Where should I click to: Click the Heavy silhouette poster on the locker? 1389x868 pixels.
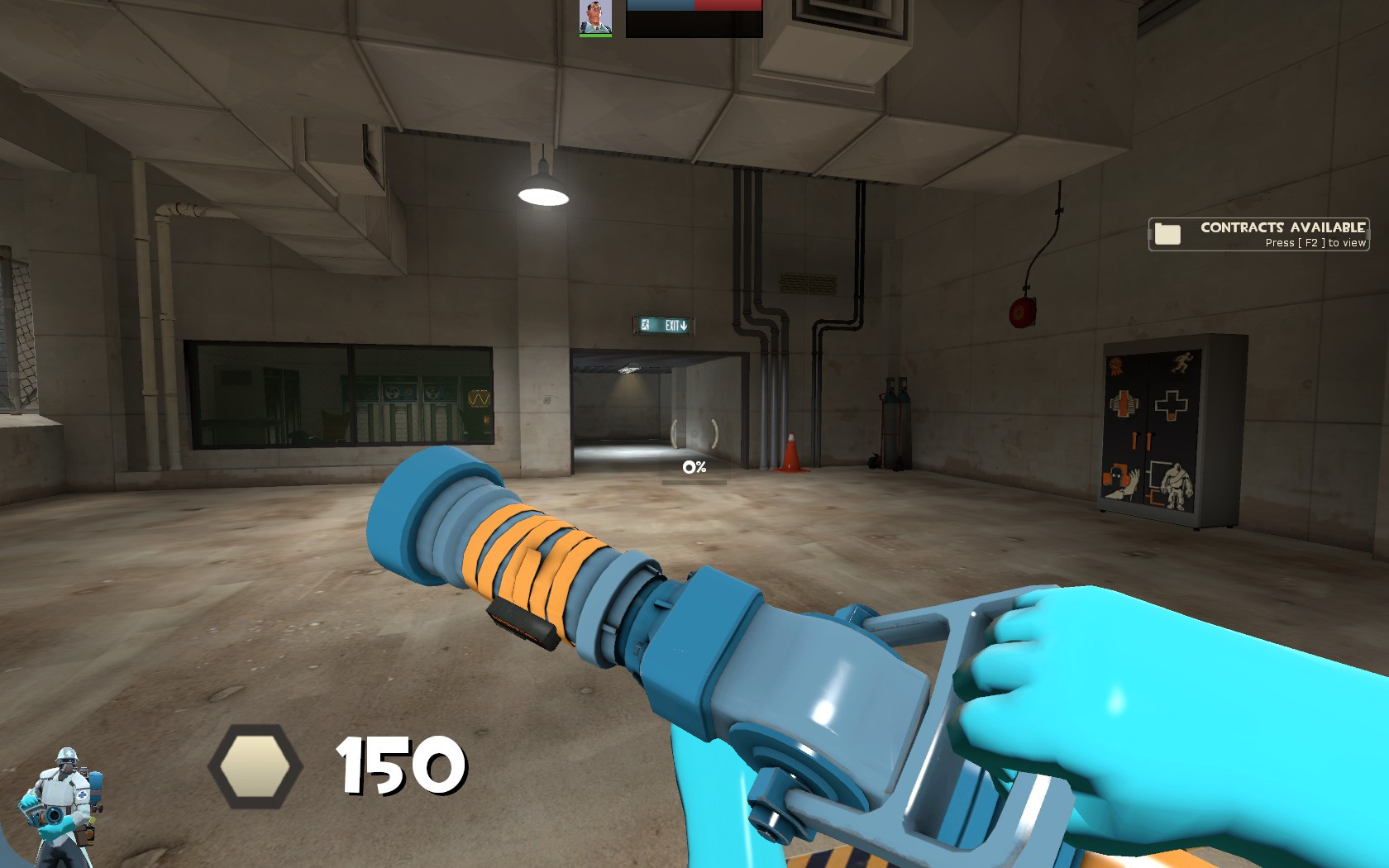tap(1176, 484)
